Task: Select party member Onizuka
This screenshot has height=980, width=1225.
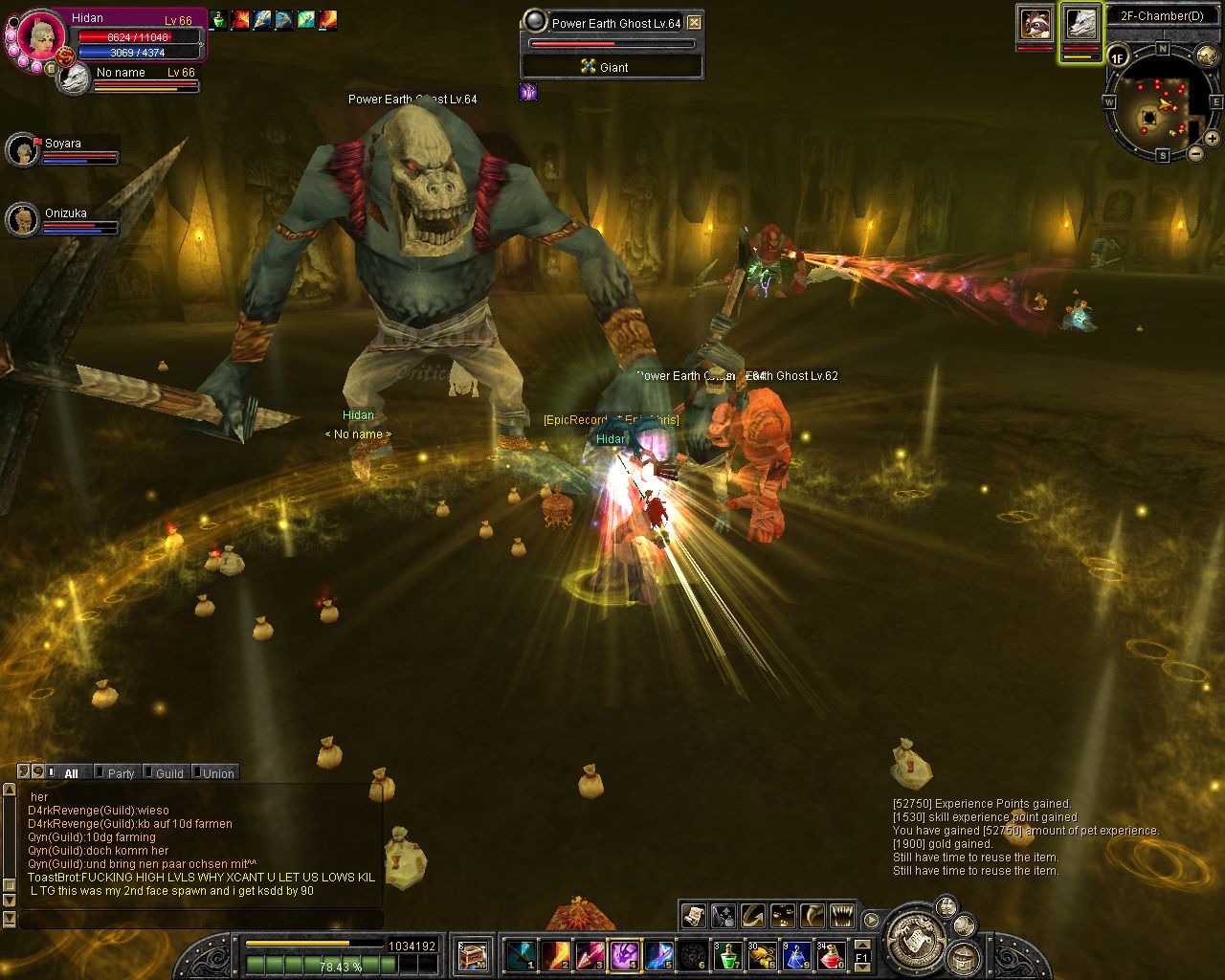Action: pos(22,220)
